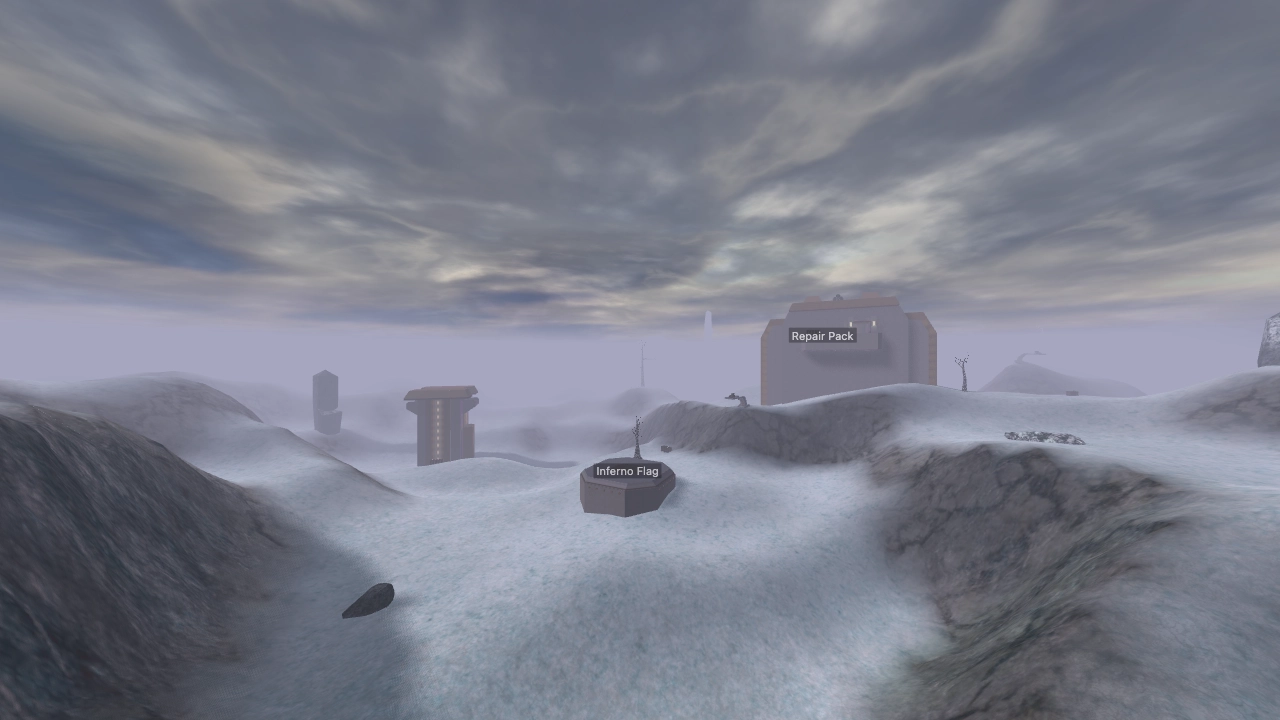Select the dark rock on the lower snowfield
The width and height of the screenshot is (1280, 720).
coord(370,600)
